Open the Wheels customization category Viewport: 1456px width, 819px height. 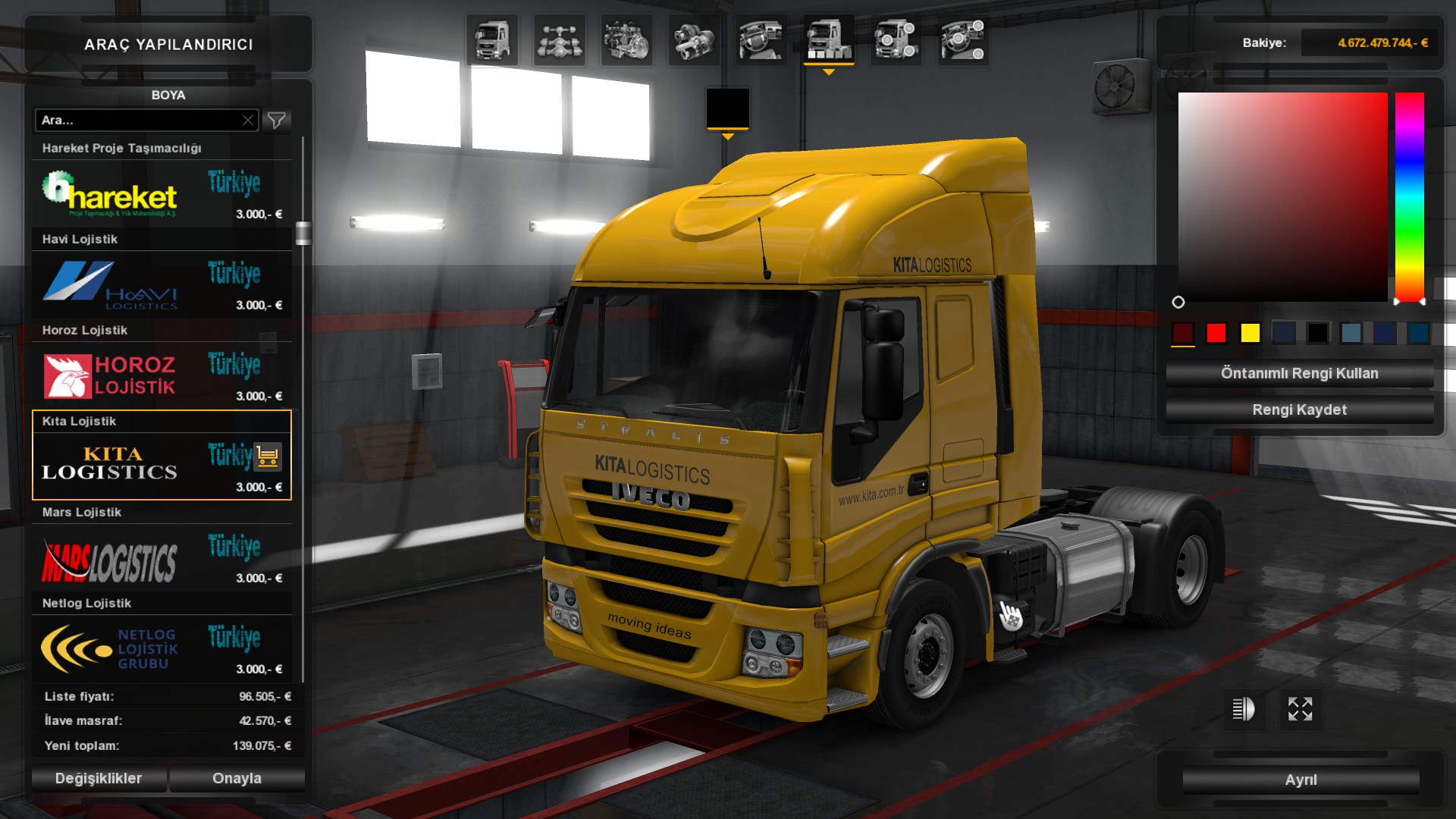(x=895, y=39)
